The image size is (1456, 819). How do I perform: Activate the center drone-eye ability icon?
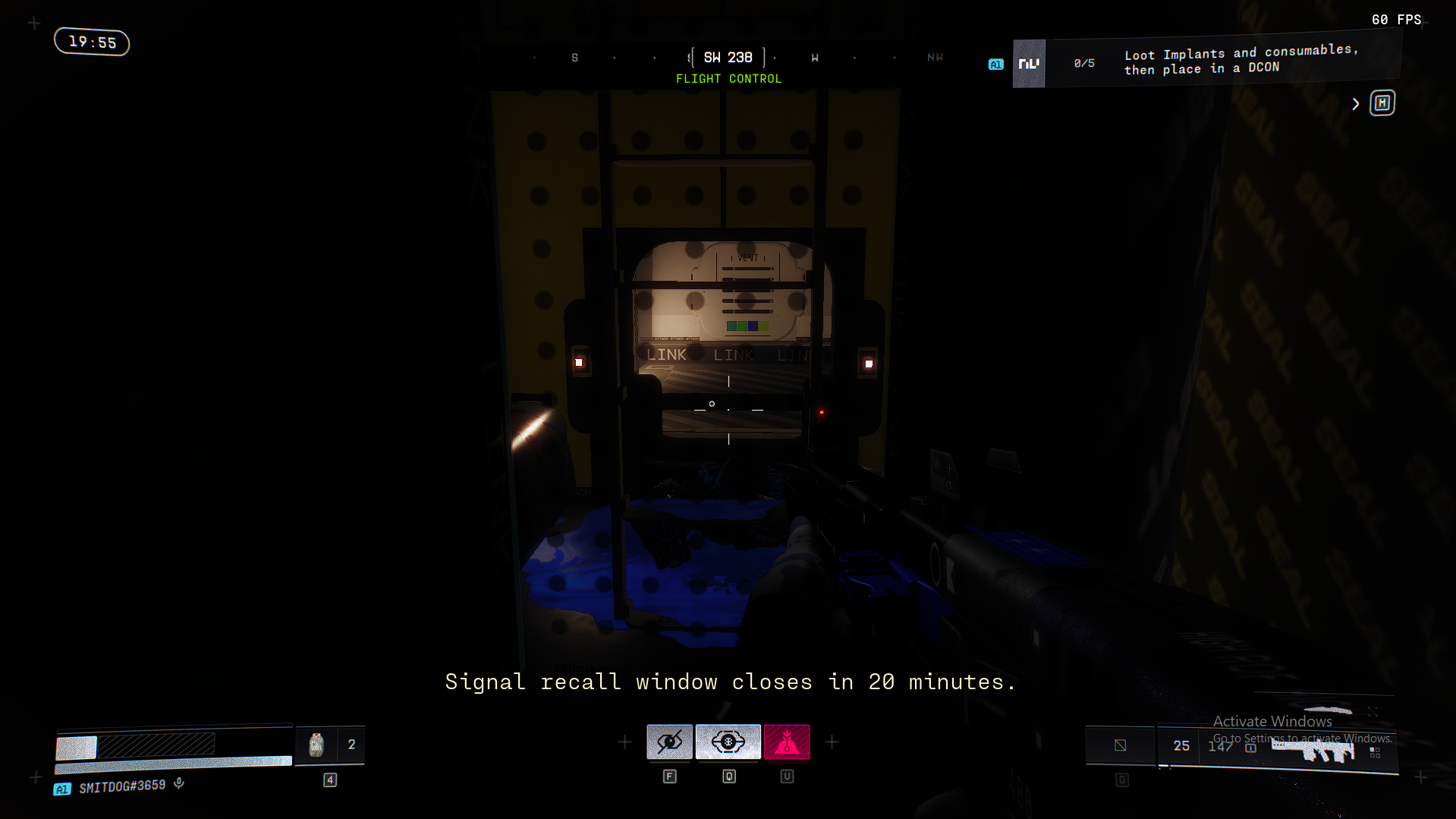pos(728,742)
